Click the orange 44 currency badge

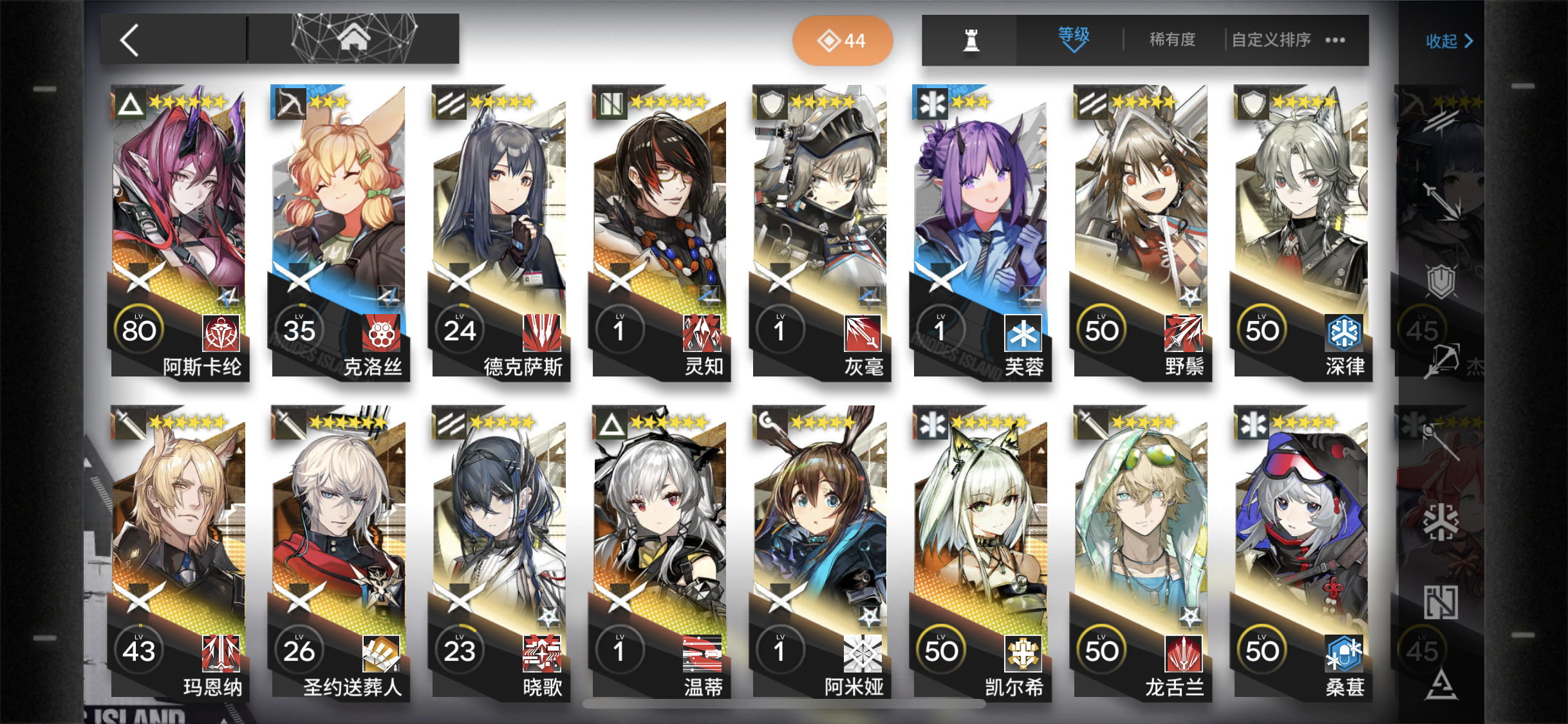point(843,40)
